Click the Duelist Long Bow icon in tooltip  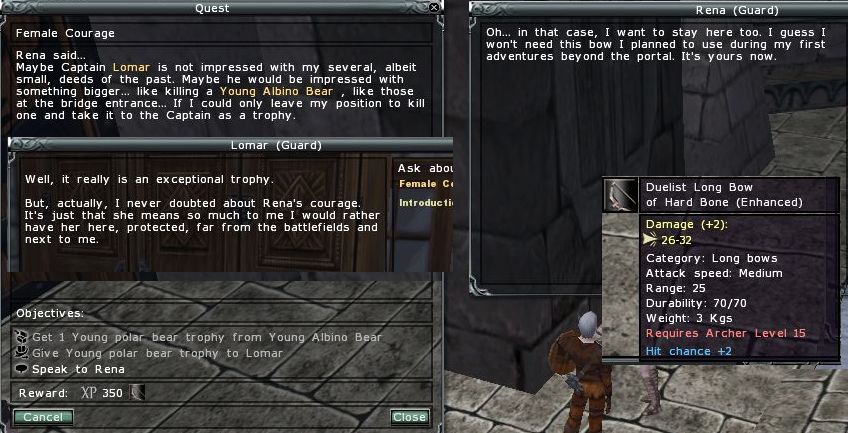621,195
